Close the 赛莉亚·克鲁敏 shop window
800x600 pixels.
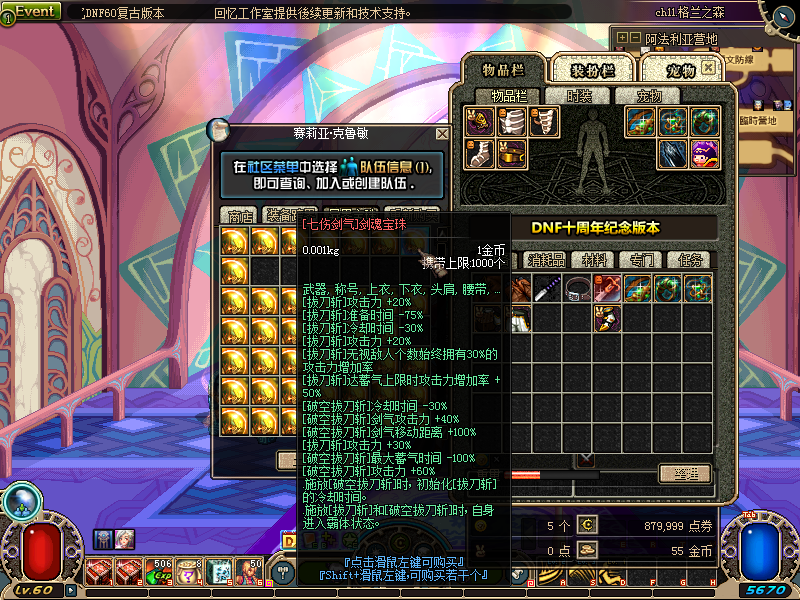click(442, 133)
